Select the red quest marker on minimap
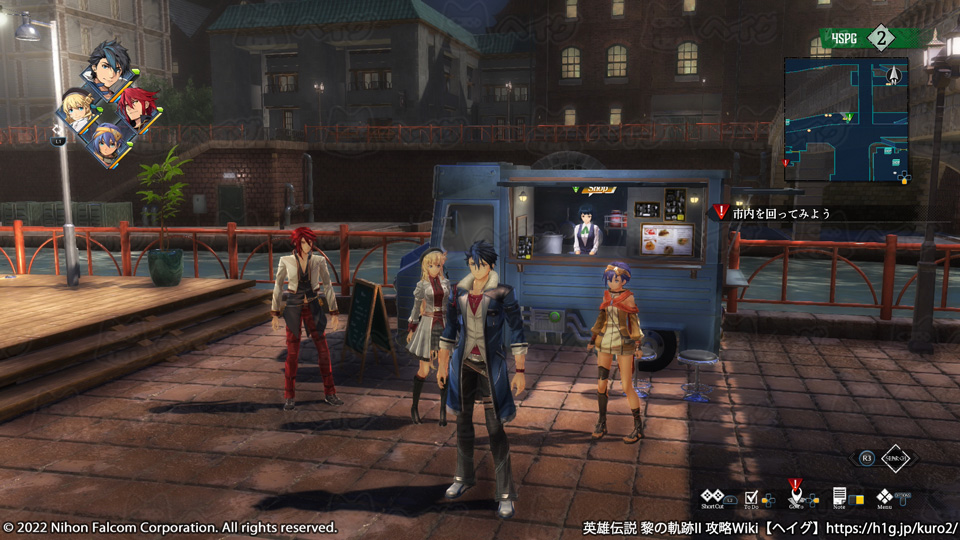Viewport: 960px width, 540px height. (x=785, y=162)
